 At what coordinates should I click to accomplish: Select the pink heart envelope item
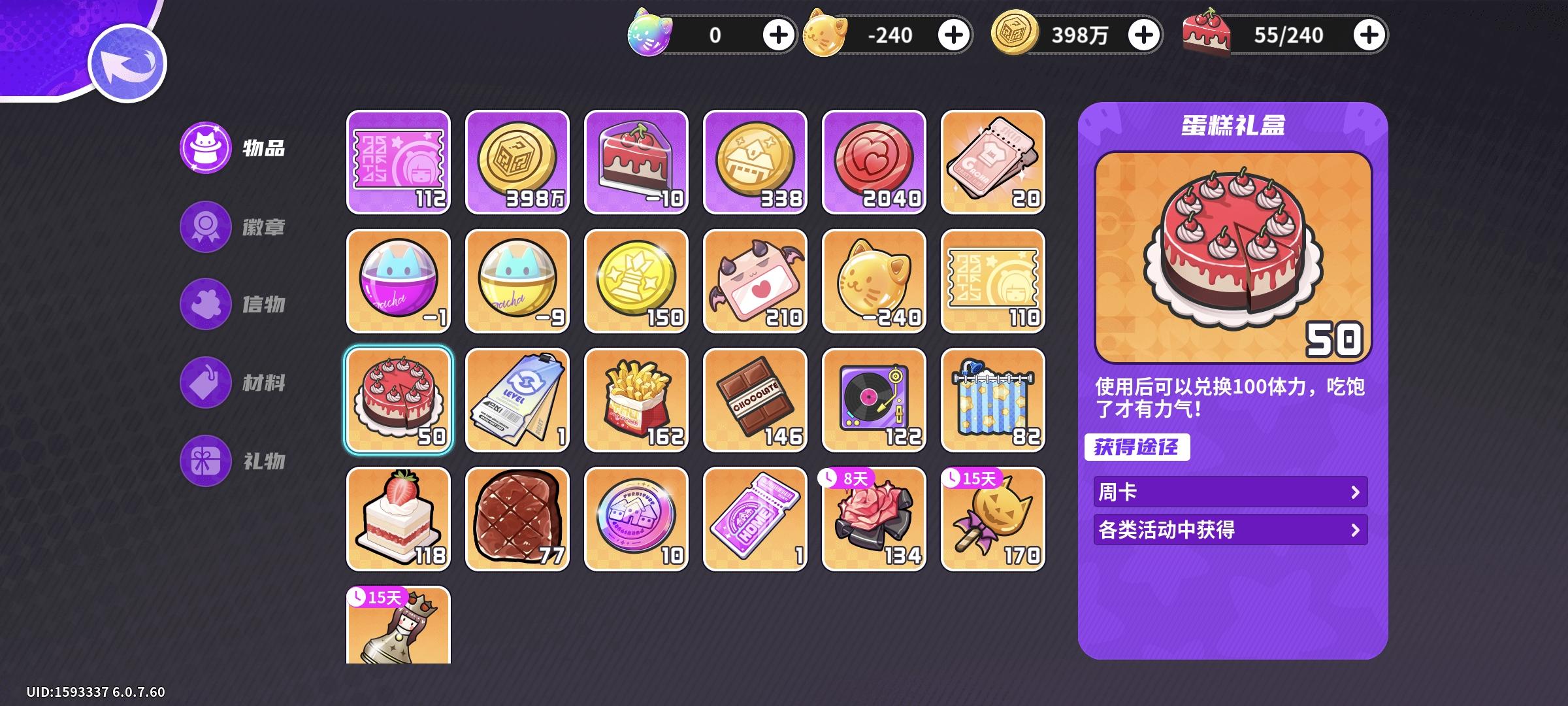tap(755, 280)
